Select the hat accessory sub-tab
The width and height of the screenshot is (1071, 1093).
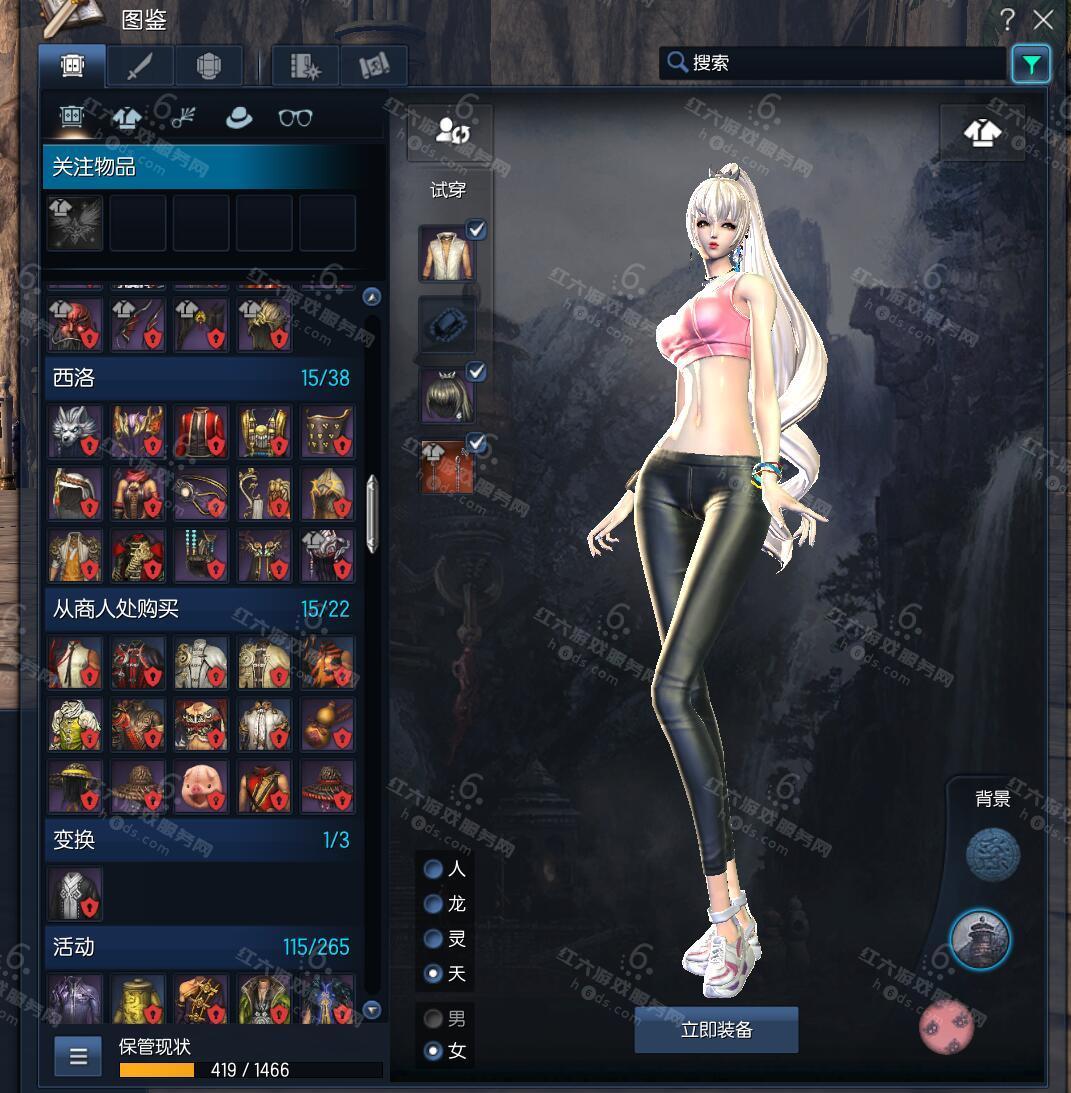(x=239, y=118)
